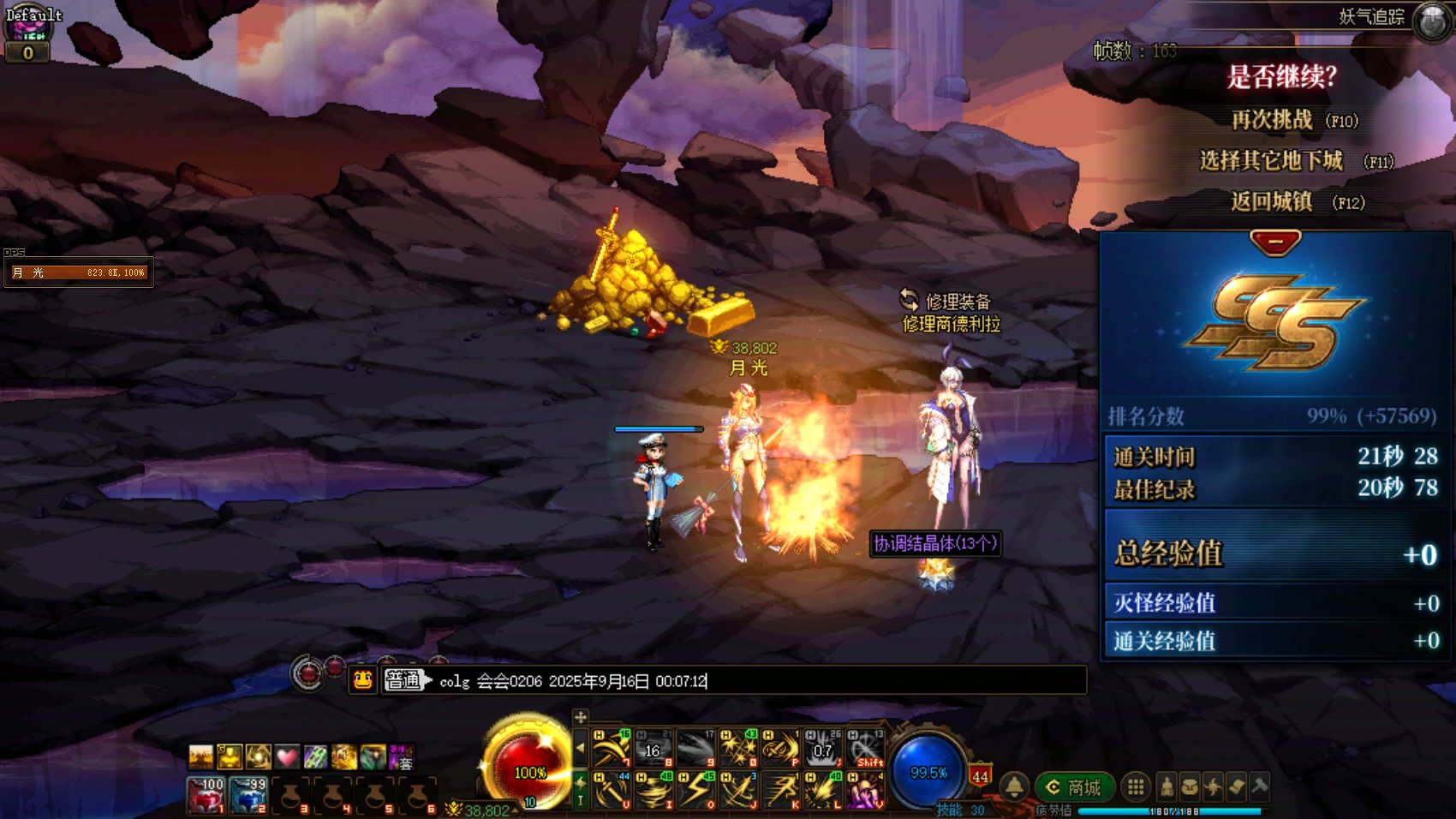Click the chat input field

[x=754, y=681]
